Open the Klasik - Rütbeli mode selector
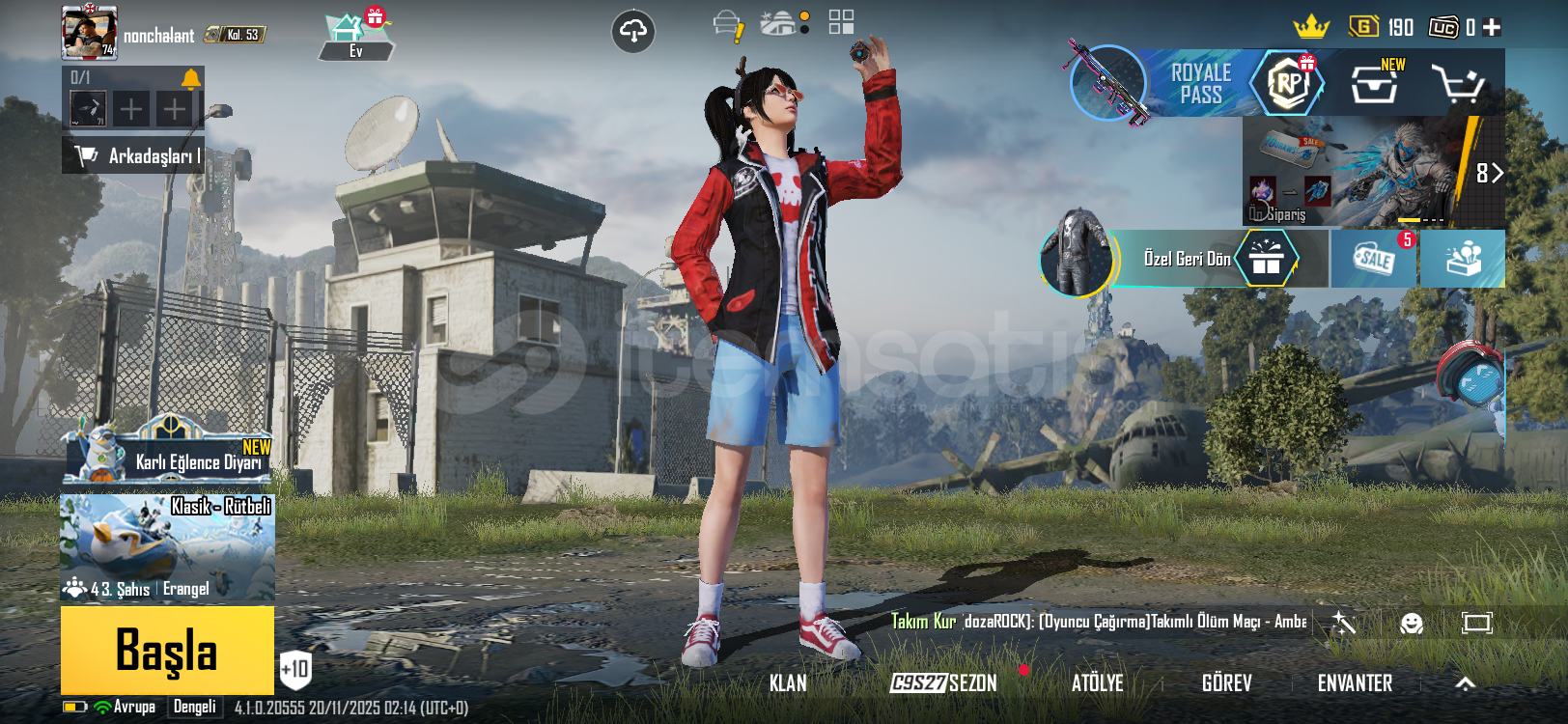 pyautogui.click(x=167, y=547)
